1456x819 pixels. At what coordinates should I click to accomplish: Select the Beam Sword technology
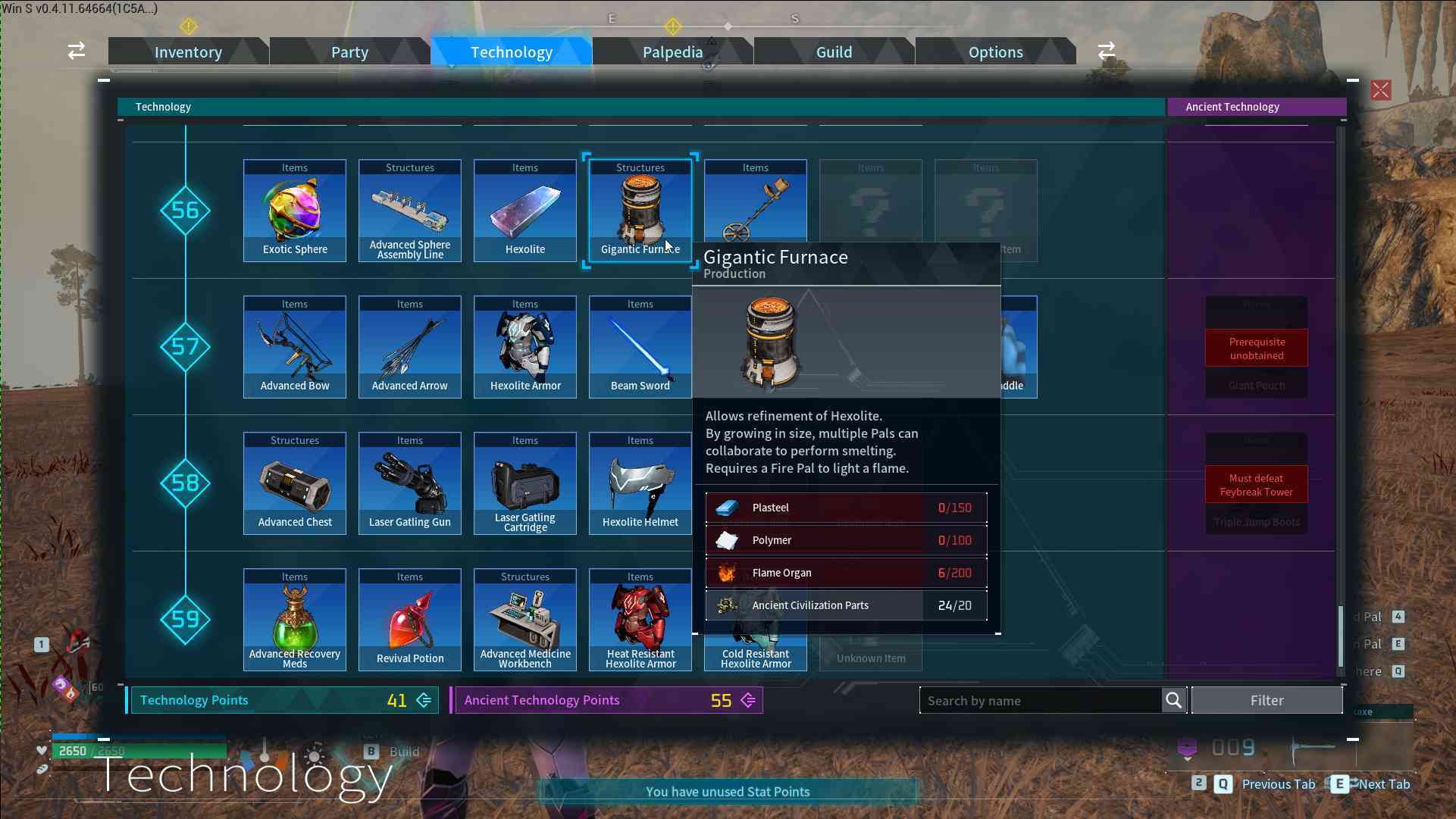[x=640, y=348]
